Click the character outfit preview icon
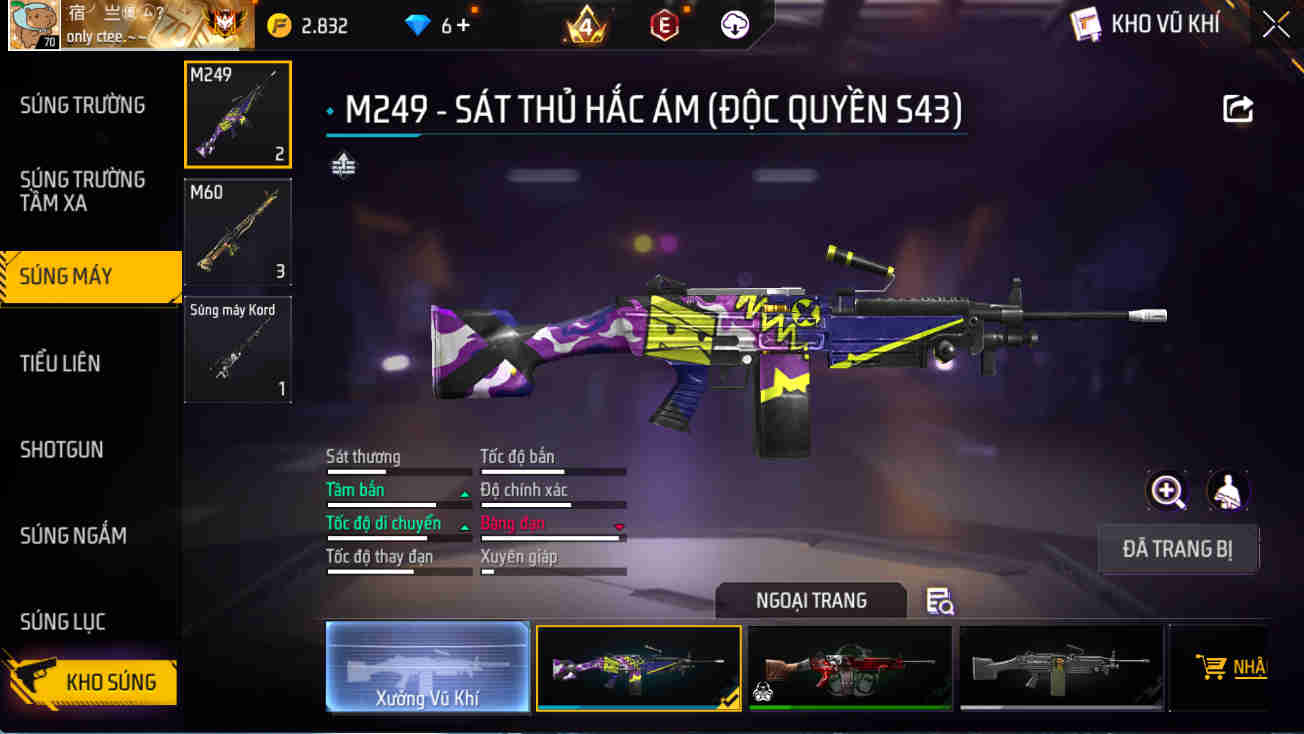The width and height of the screenshot is (1304, 734). pos(1228,492)
